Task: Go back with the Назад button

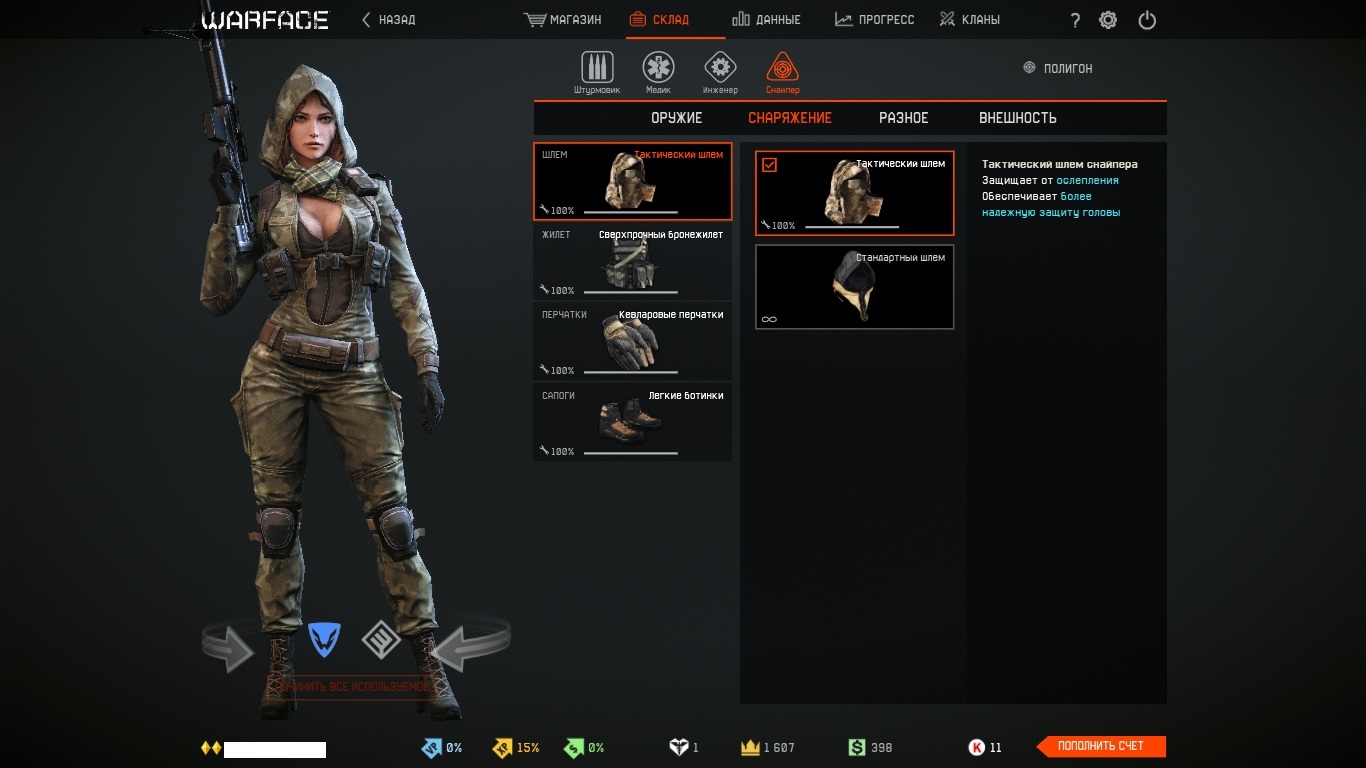Action: tap(388, 20)
